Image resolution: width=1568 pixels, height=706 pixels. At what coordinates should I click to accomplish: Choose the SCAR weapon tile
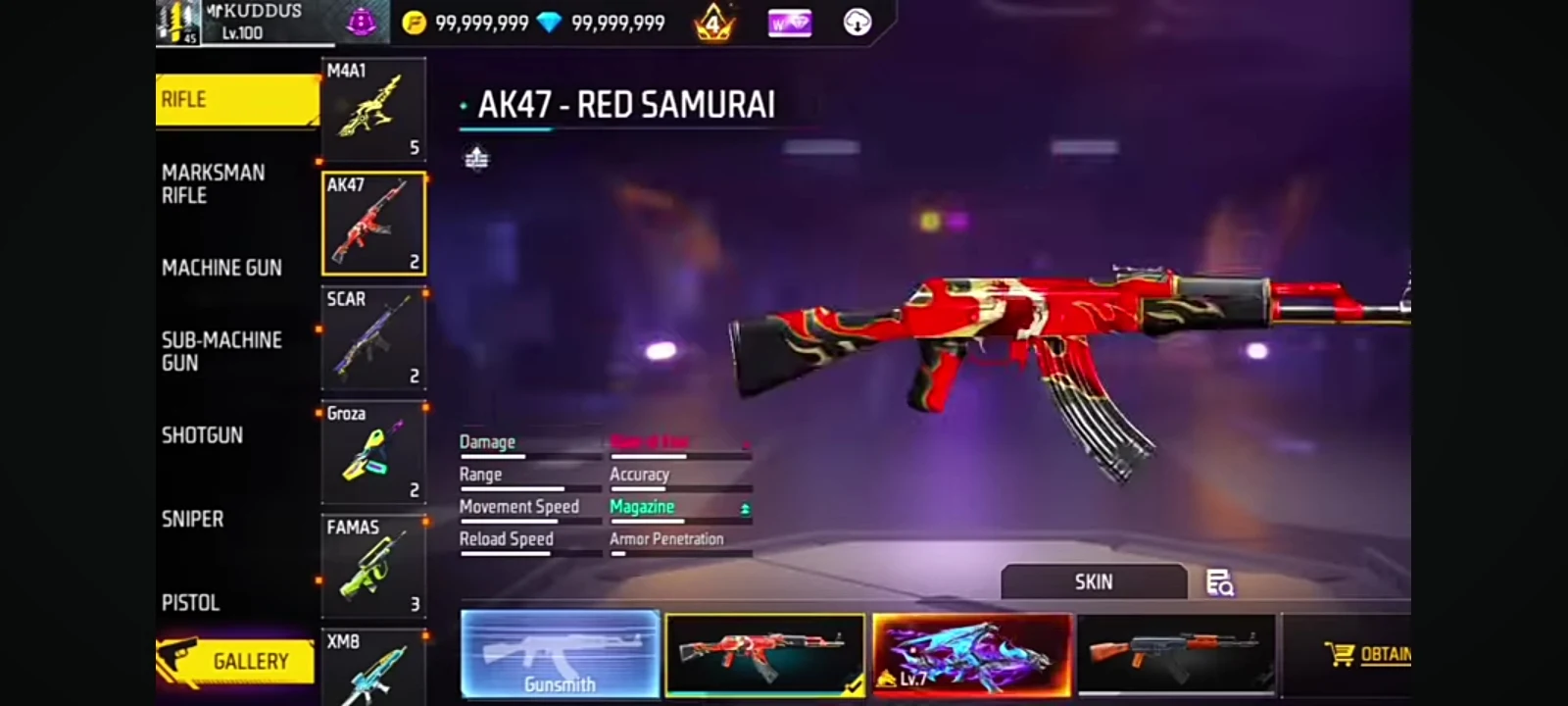point(373,338)
